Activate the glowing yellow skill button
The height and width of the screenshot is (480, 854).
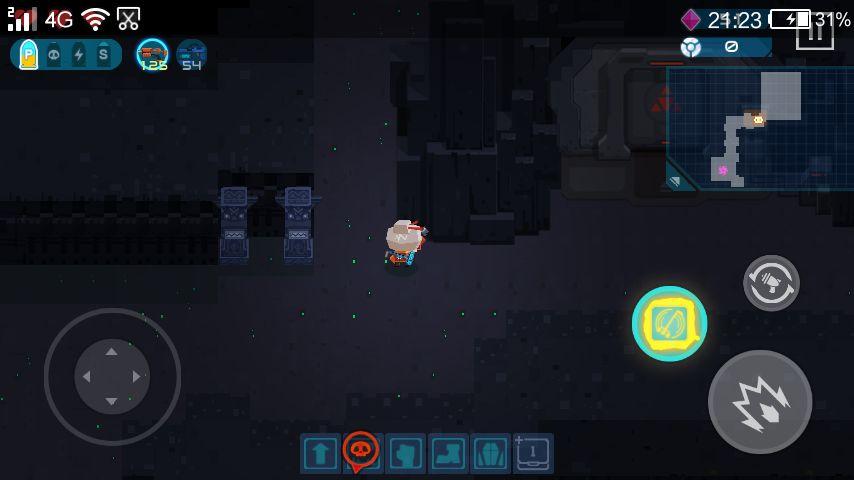click(x=669, y=324)
